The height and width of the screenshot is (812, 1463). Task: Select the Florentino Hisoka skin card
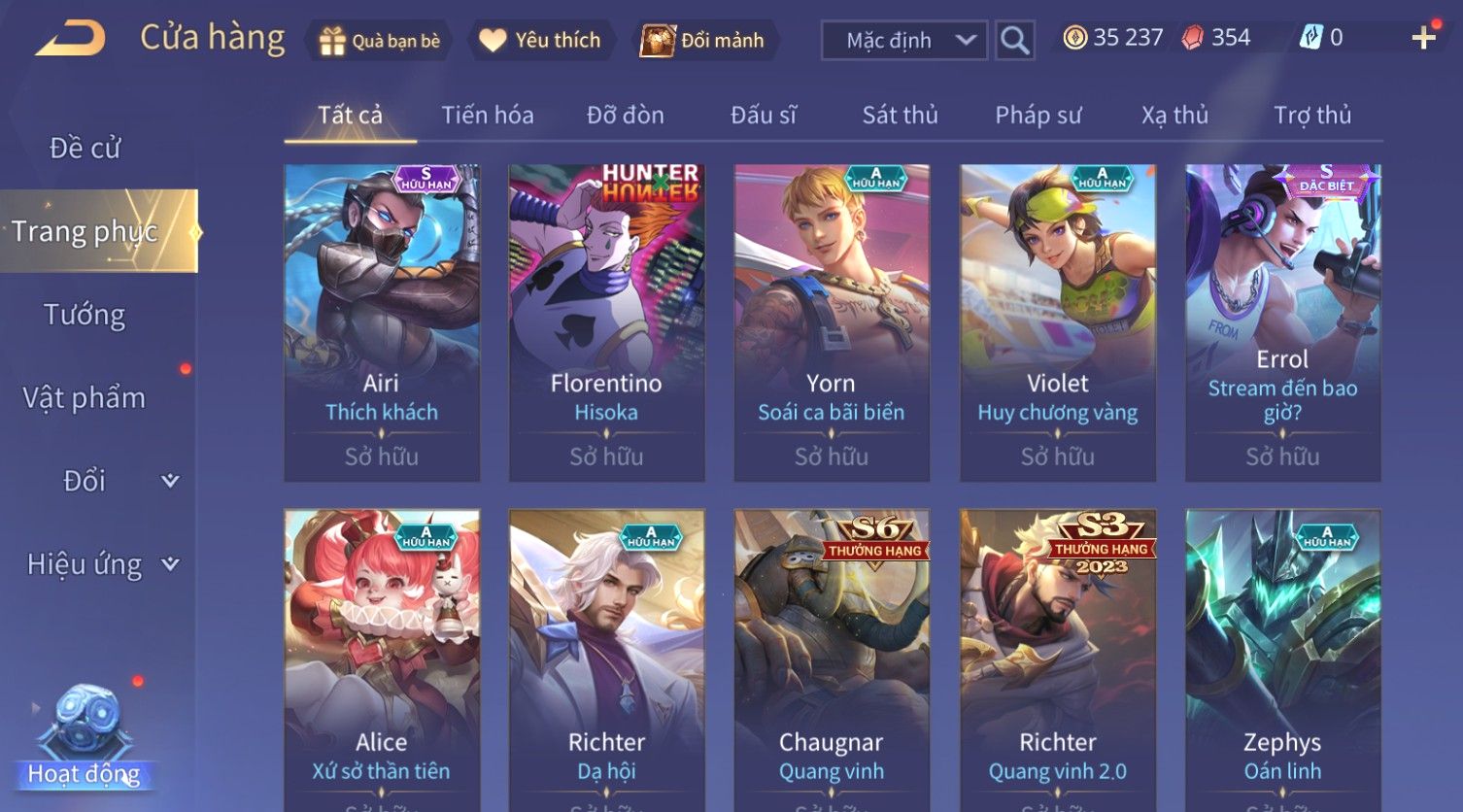[x=606, y=322]
